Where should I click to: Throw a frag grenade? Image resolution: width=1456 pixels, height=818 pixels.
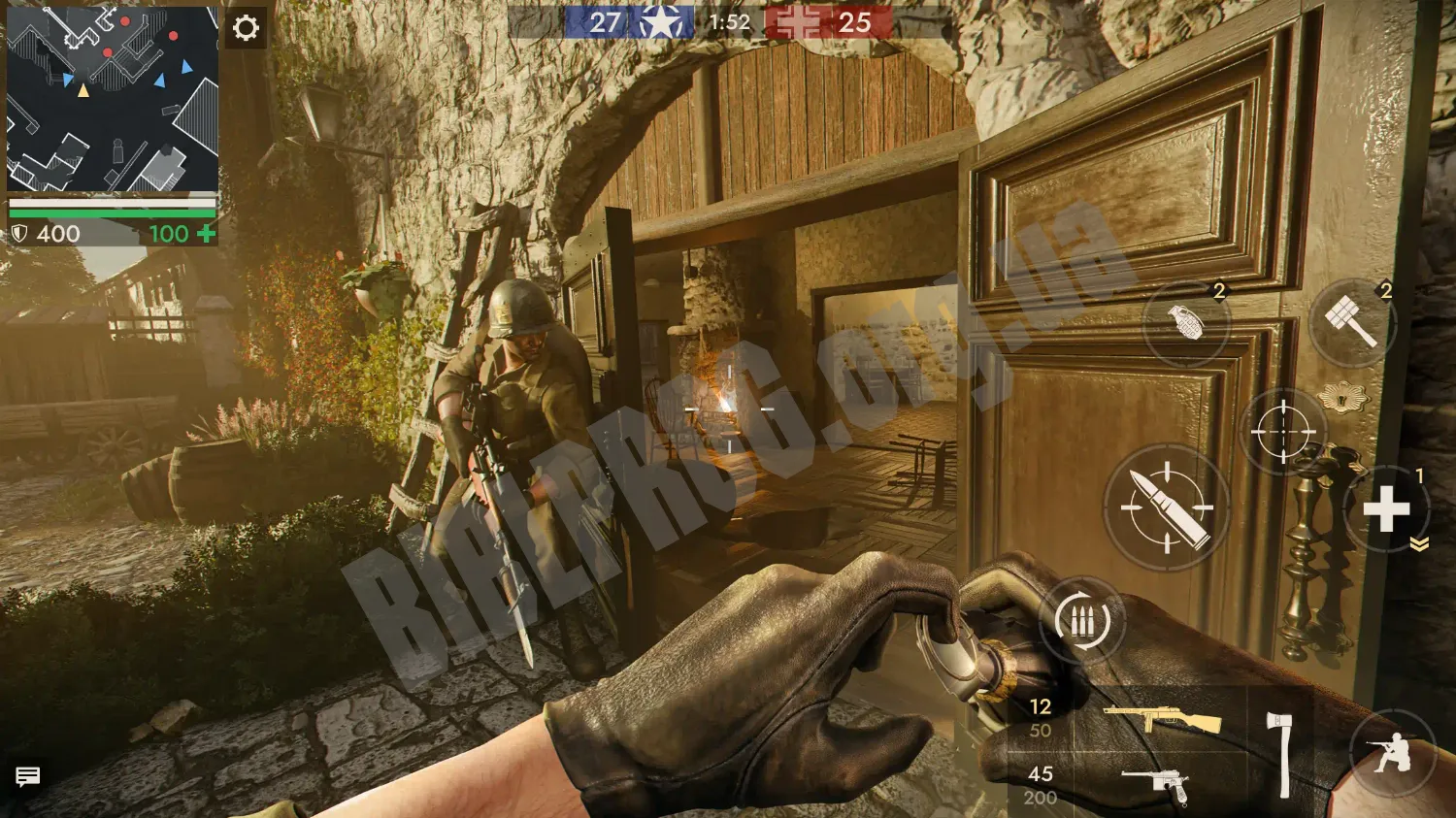pos(1186,323)
